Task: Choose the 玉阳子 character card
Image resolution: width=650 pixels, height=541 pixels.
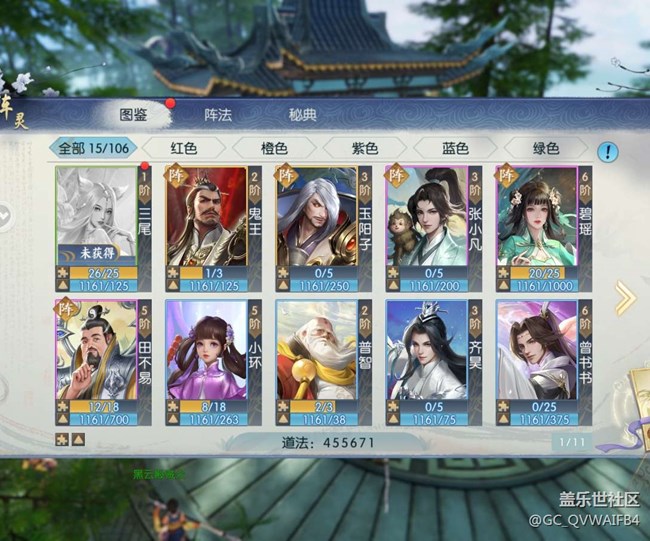Action: tap(323, 225)
